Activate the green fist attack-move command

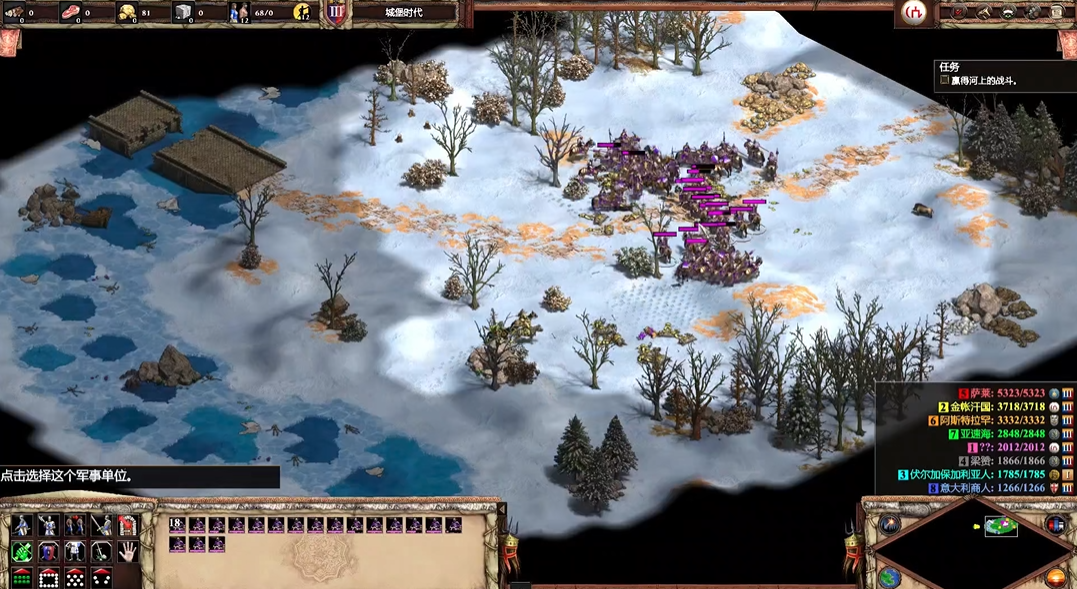pos(21,552)
